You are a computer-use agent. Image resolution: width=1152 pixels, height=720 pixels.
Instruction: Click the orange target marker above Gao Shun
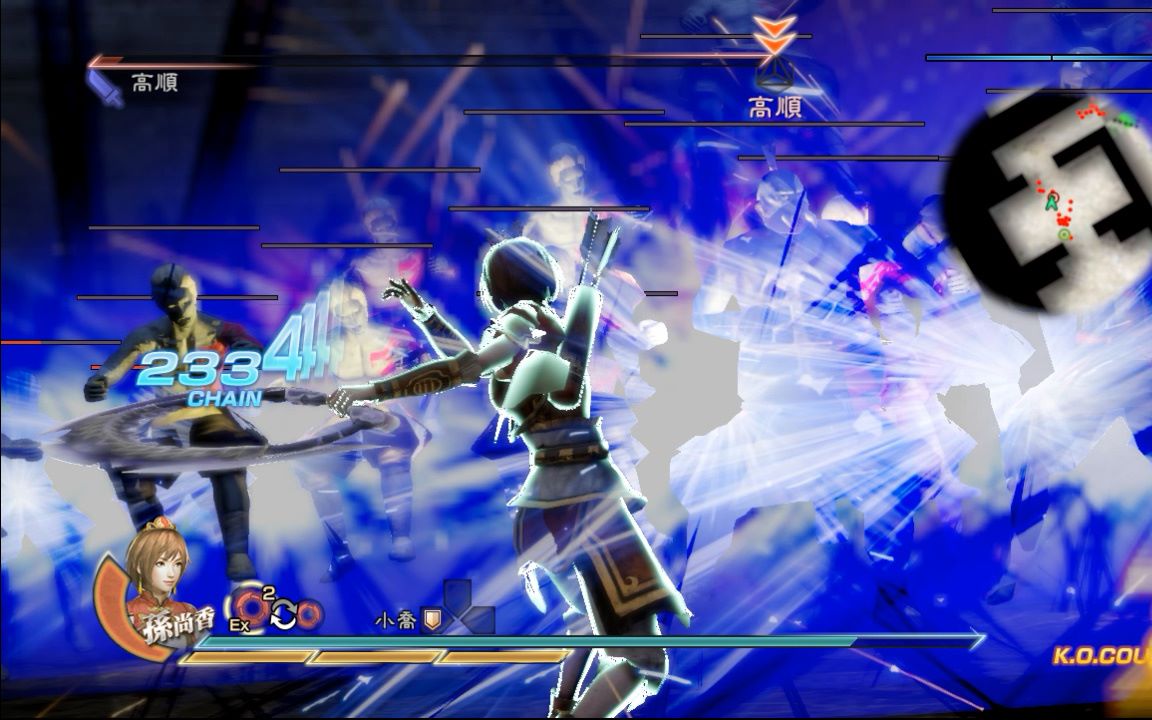(775, 36)
